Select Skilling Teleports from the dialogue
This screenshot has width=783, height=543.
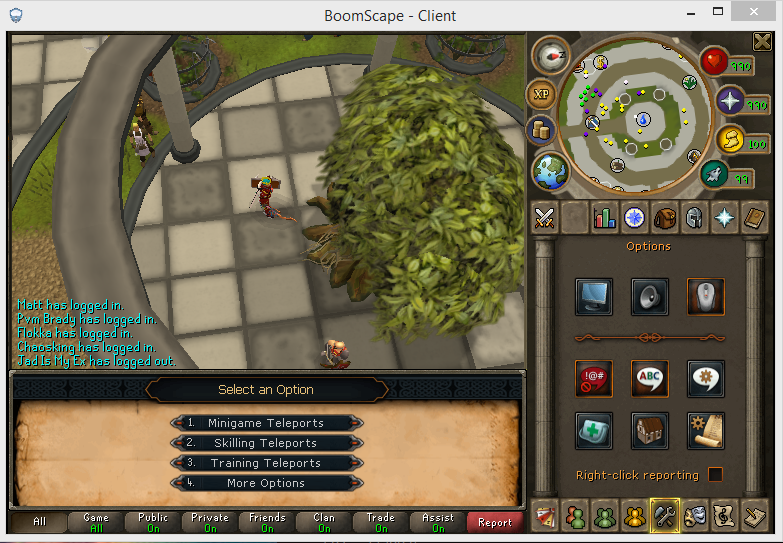(x=266, y=443)
